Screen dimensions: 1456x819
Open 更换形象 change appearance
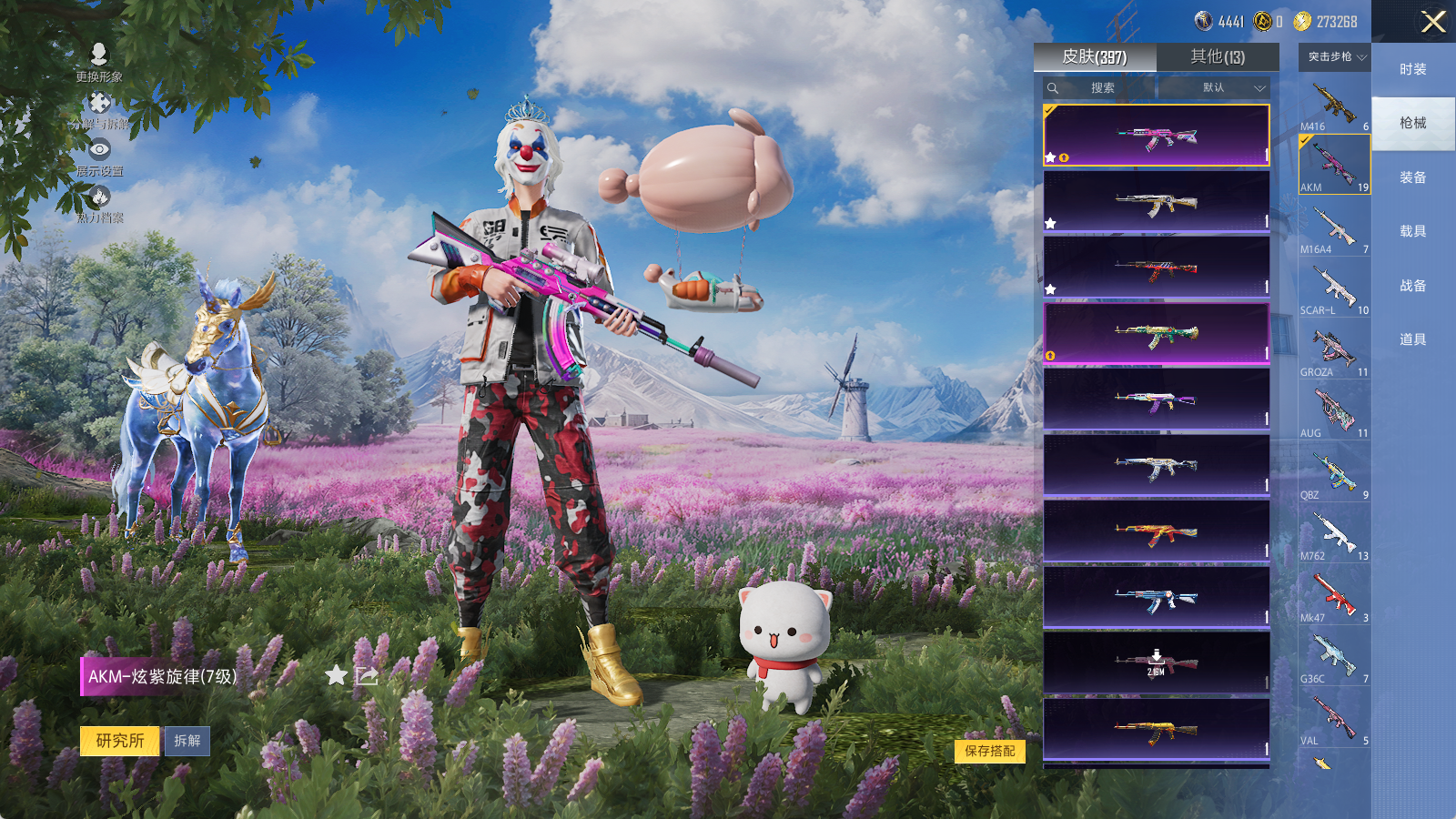click(x=99, y=62)
